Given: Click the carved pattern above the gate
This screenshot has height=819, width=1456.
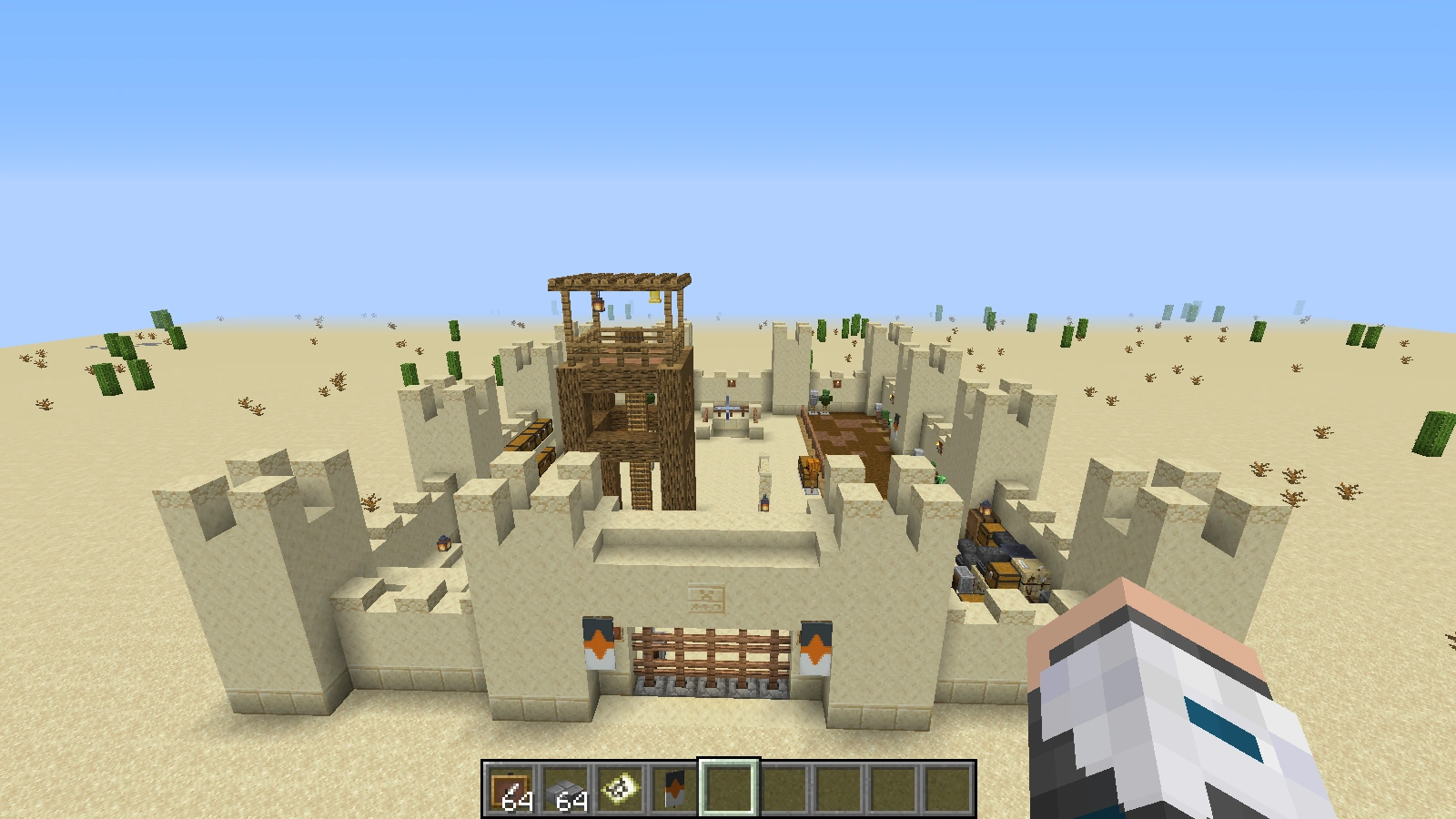Looking at the screenshot, I should click(x=708, y=596).
